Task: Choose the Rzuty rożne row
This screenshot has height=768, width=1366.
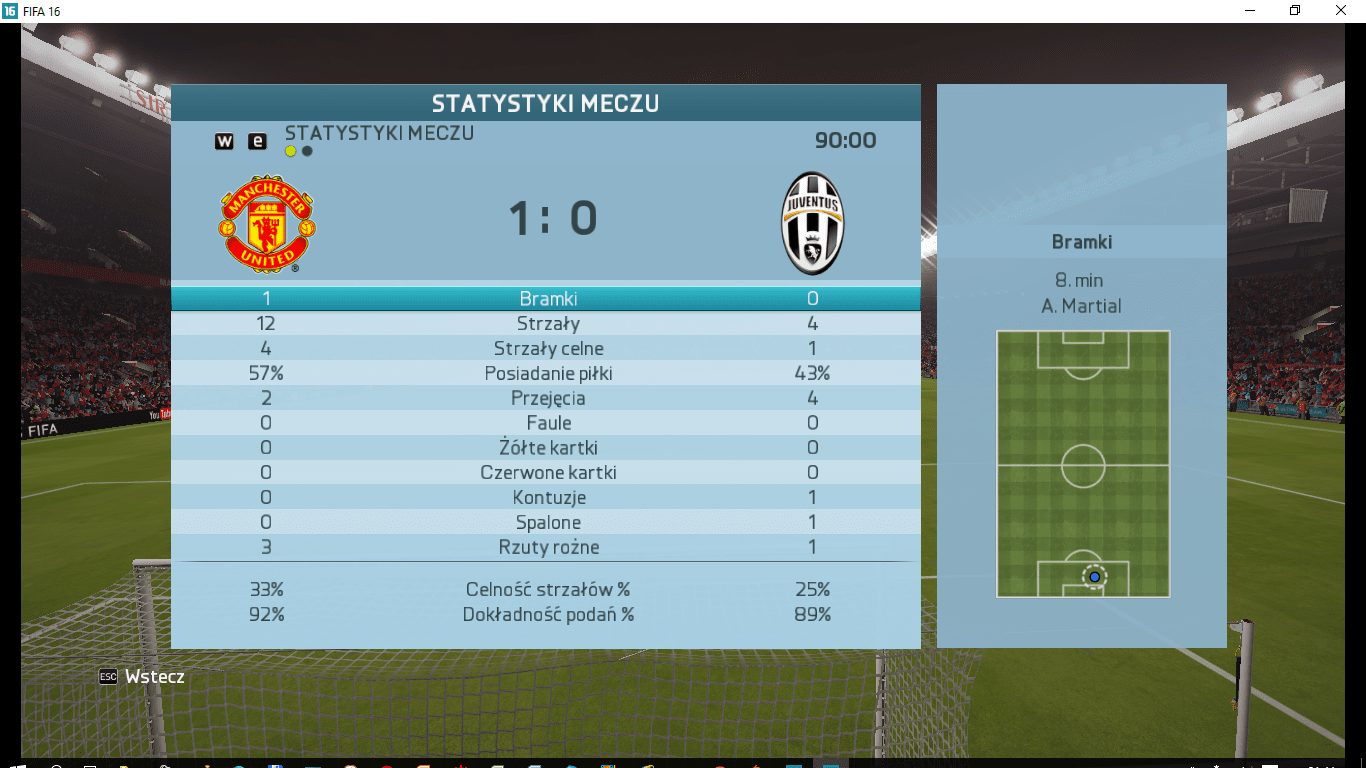Action: 546,548
